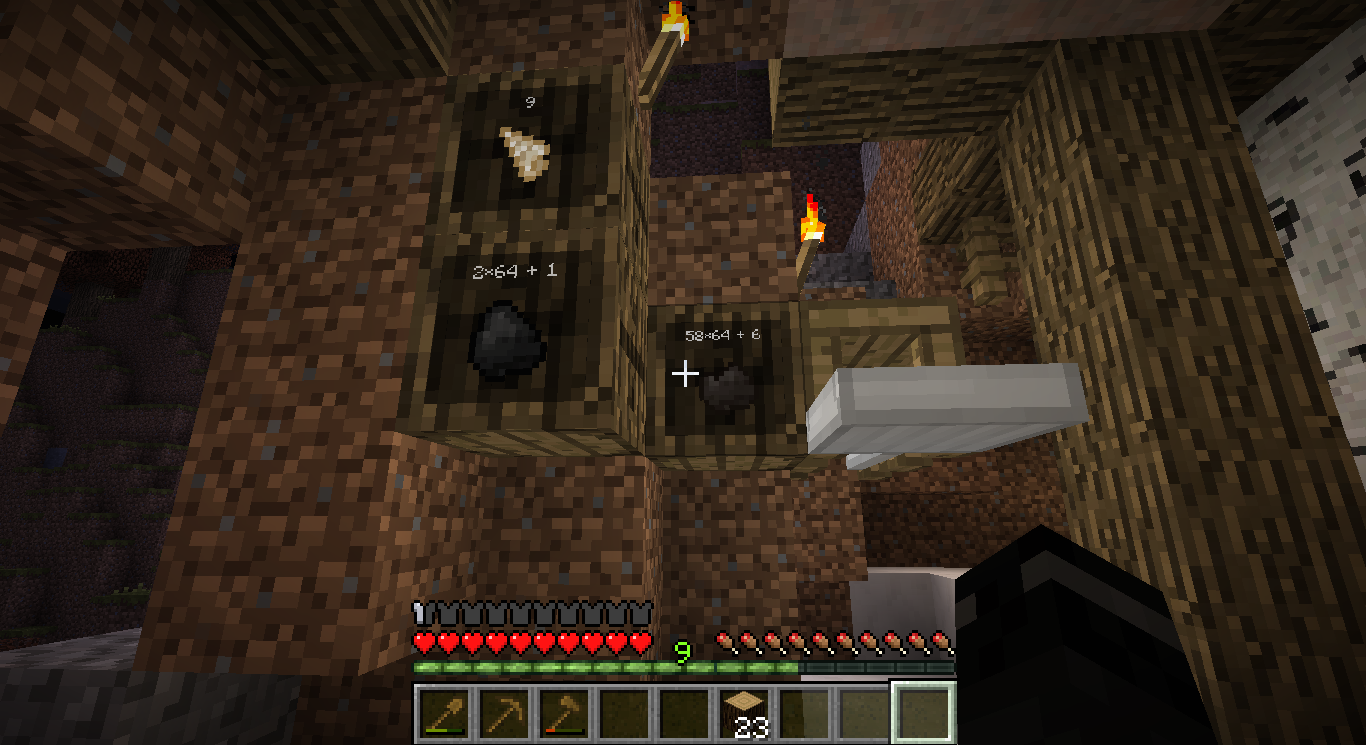Click the highlighted empty hotbar slot
The image size is (1366, 745).
pos(922,713)
